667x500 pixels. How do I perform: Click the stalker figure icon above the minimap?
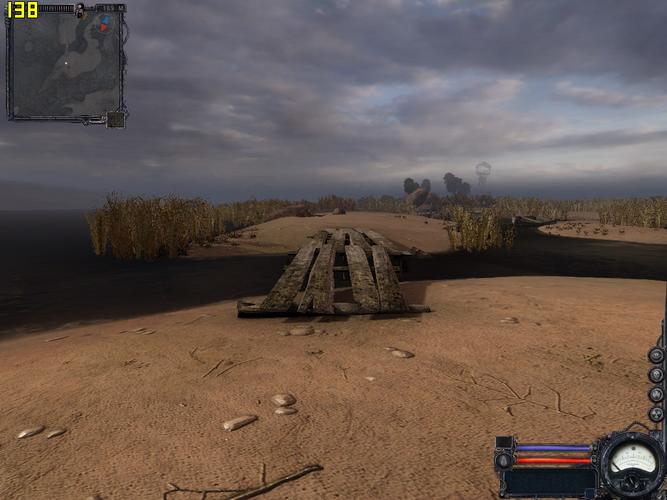(79, 10)
